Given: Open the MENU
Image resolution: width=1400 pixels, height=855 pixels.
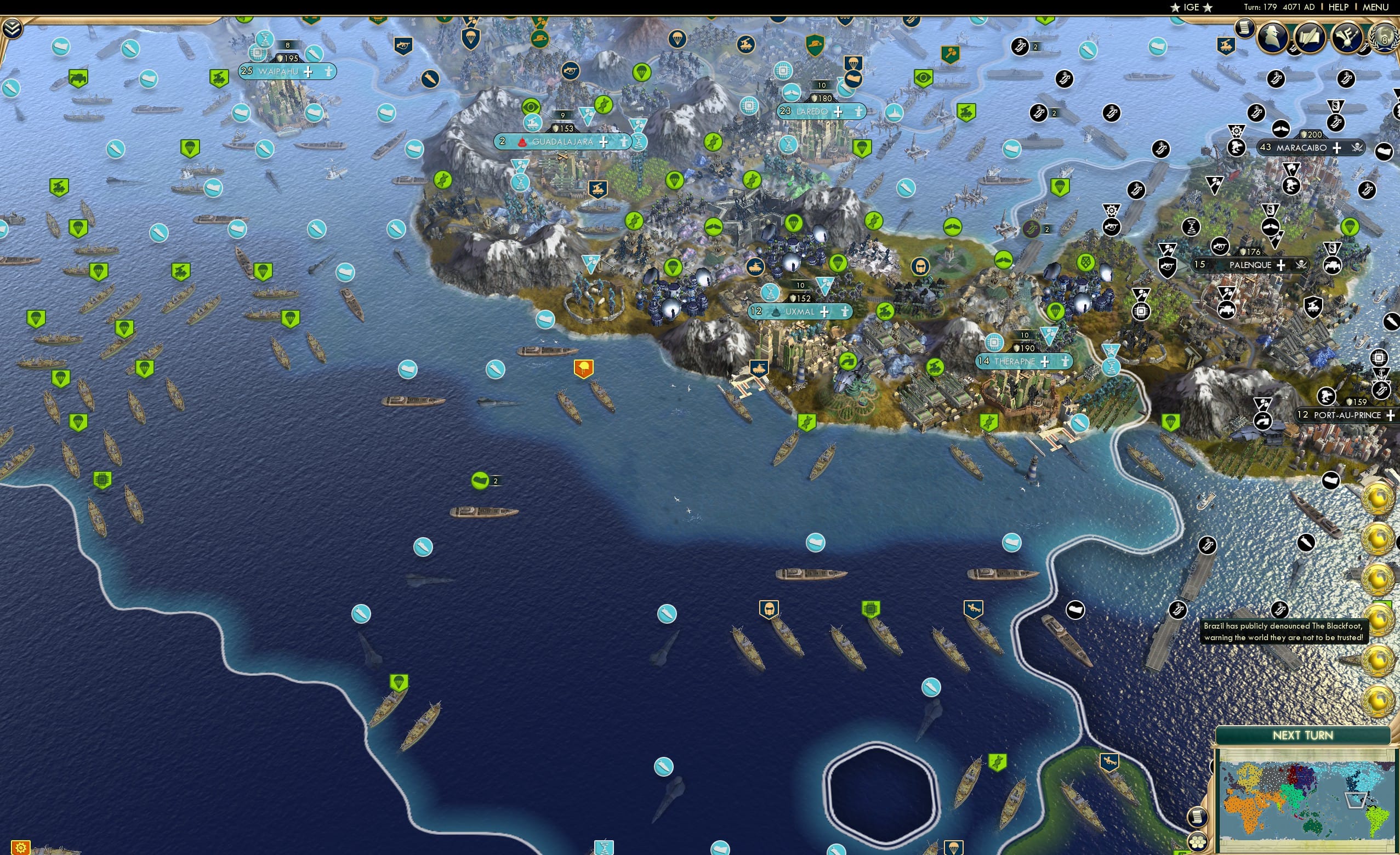Looking at the screenshot, I should tap(1375, 7).
